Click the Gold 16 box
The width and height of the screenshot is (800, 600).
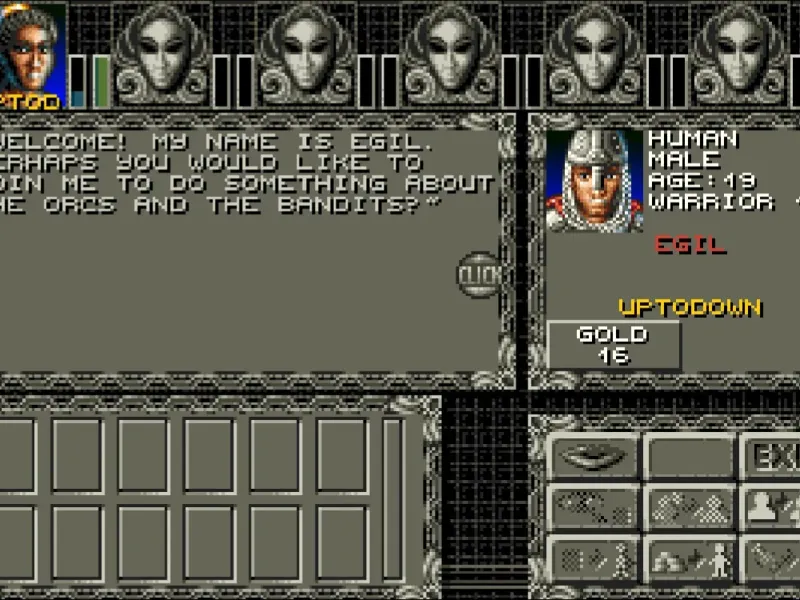click(x=613, y=344)
